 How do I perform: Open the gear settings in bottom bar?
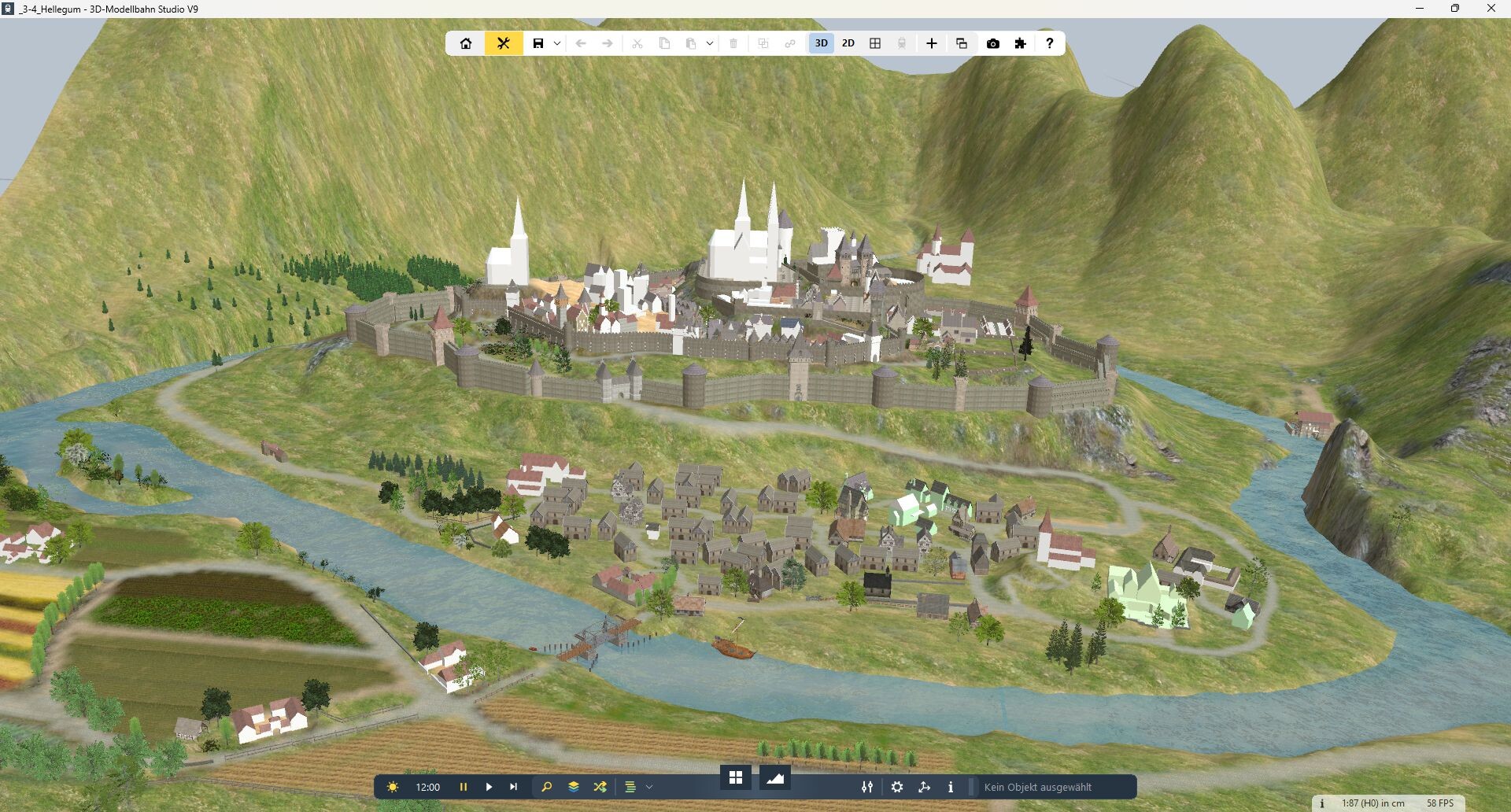(x=897, y=787)
